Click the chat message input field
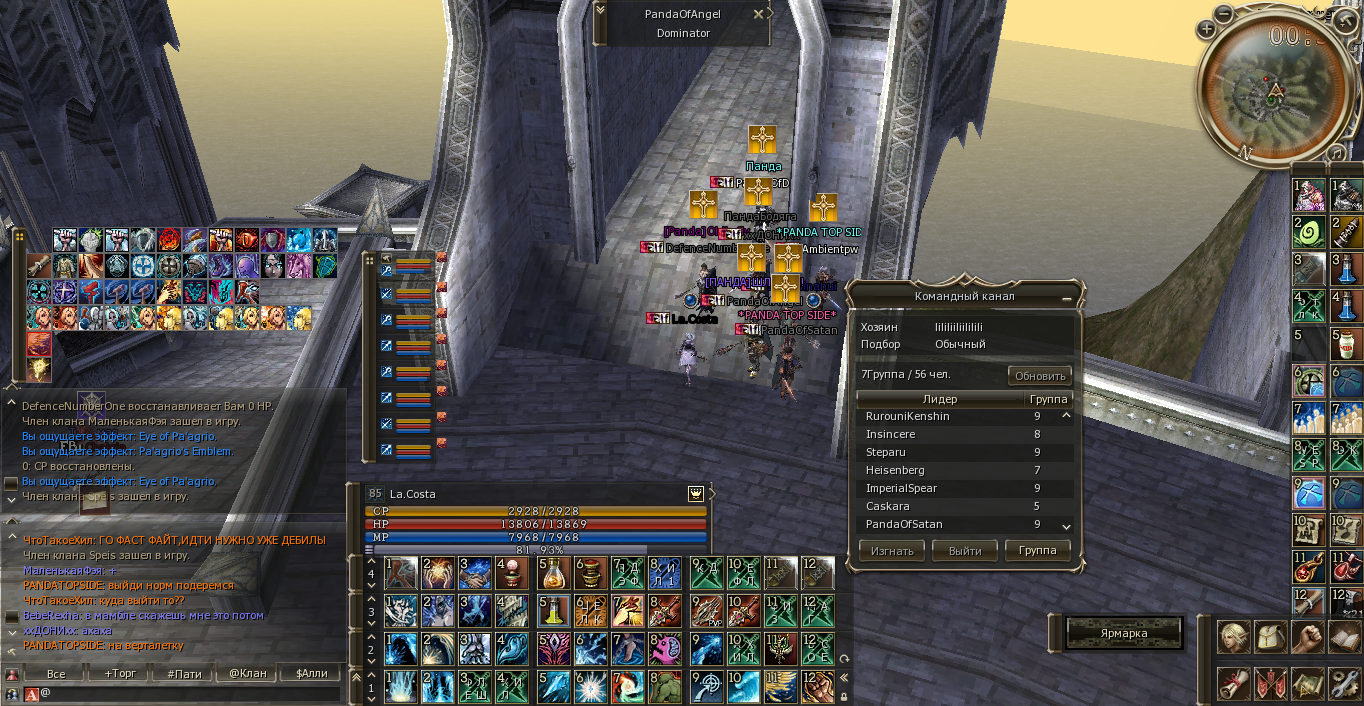The height and width of the screenshot is (706, 1364). click(x=190, y=692)
